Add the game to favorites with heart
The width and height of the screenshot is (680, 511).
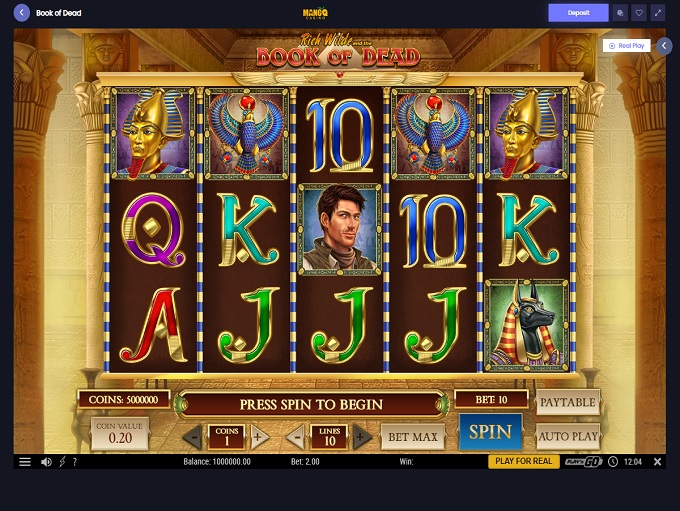(639, 13)
